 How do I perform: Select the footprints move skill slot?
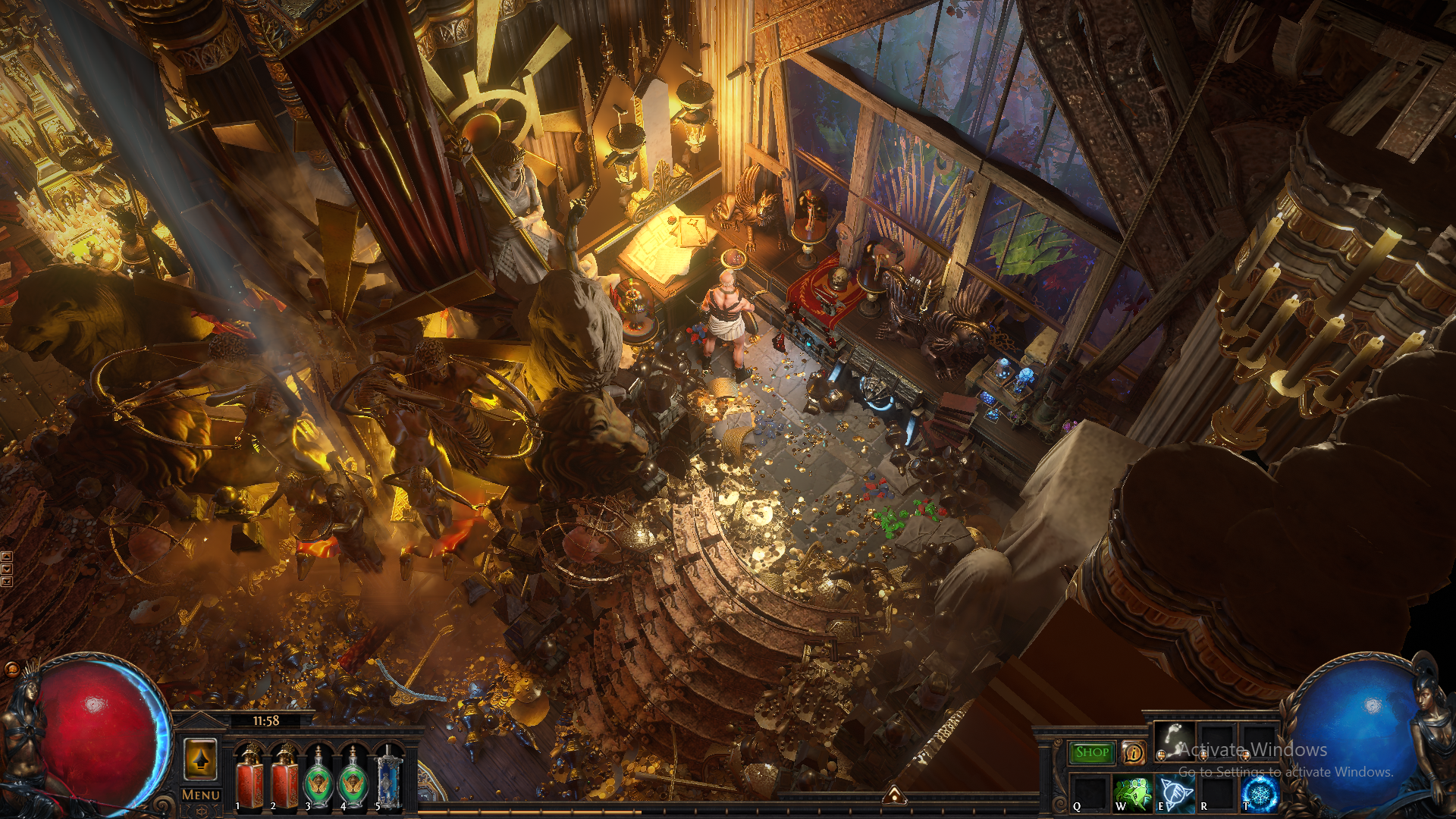point(1173,742)
